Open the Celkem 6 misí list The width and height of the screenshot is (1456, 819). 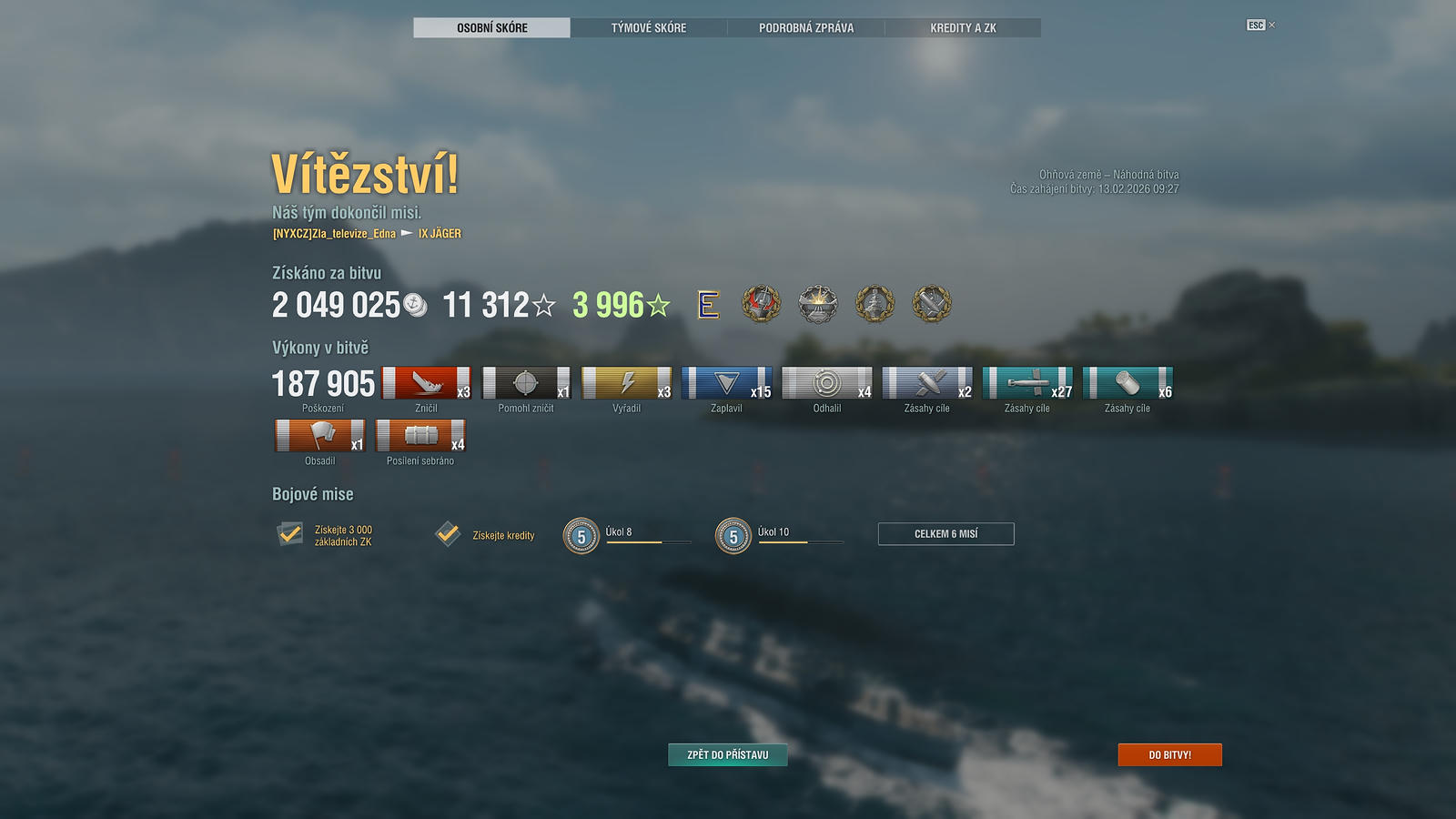pyautogui.click(x=945, y=534)
